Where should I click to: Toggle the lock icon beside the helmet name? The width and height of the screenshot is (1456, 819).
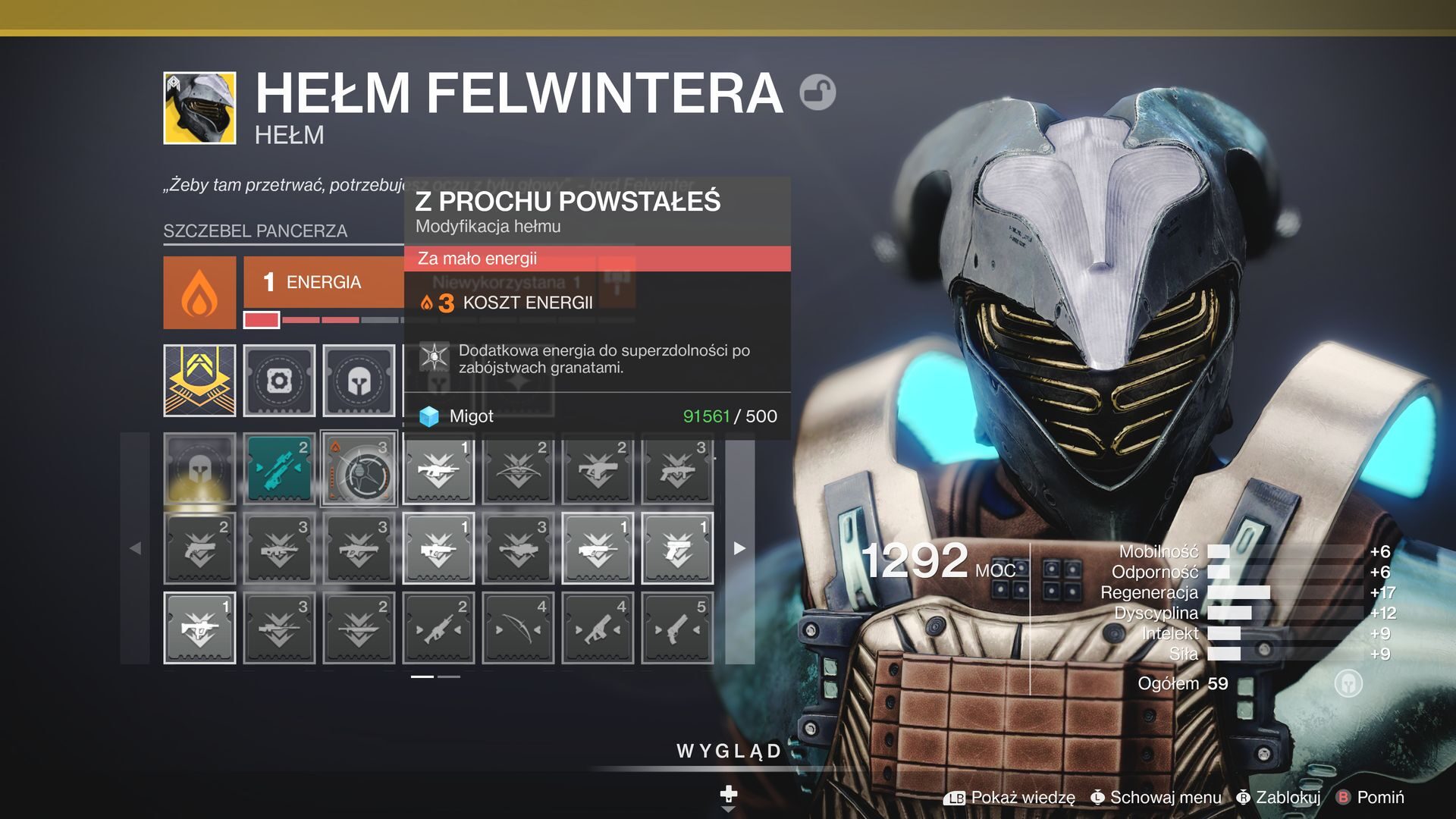[817, 93]
